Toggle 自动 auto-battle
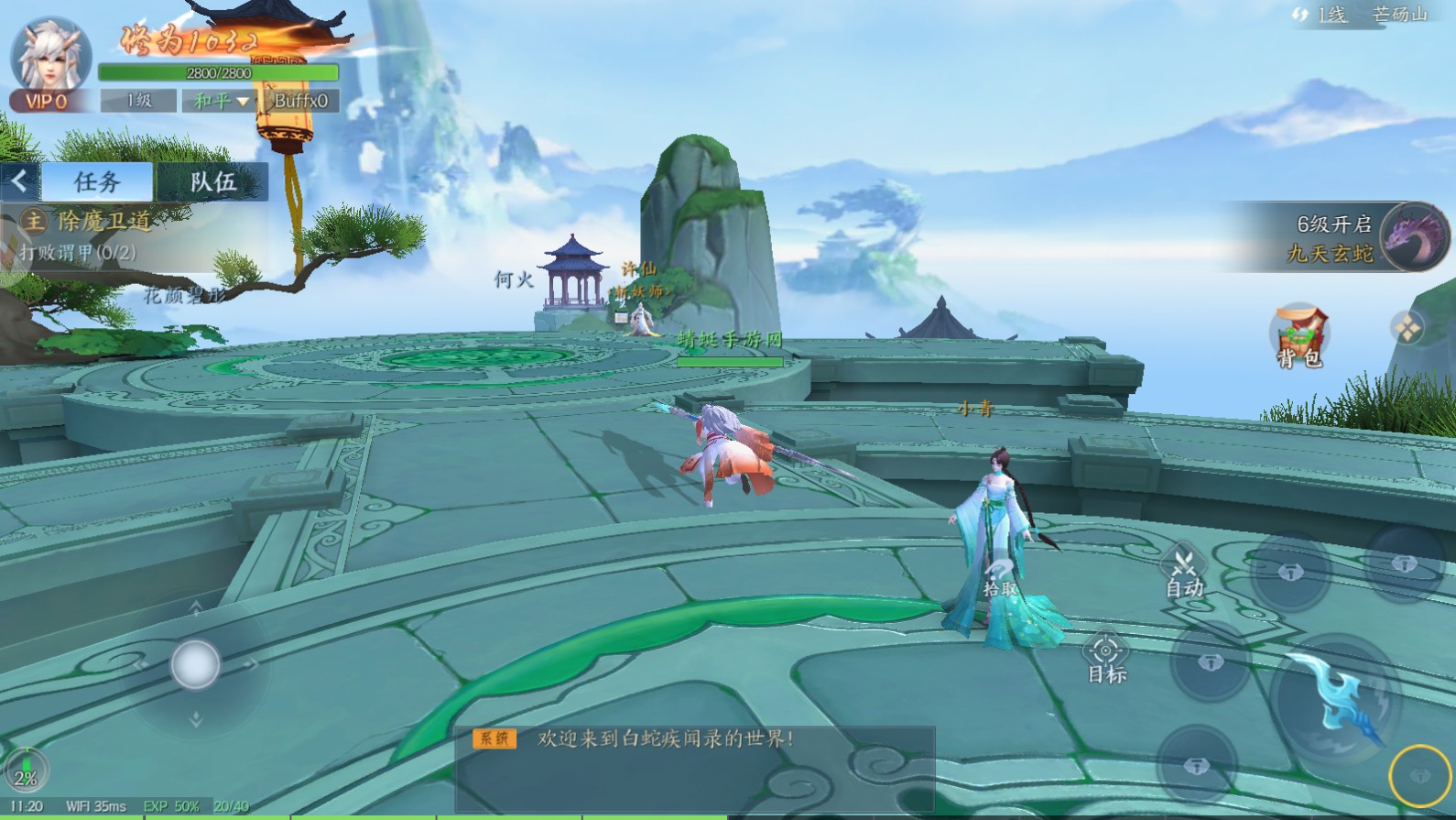Image resolution: width=1456 pixels, height=820 pixels. tap(1184, 572)
